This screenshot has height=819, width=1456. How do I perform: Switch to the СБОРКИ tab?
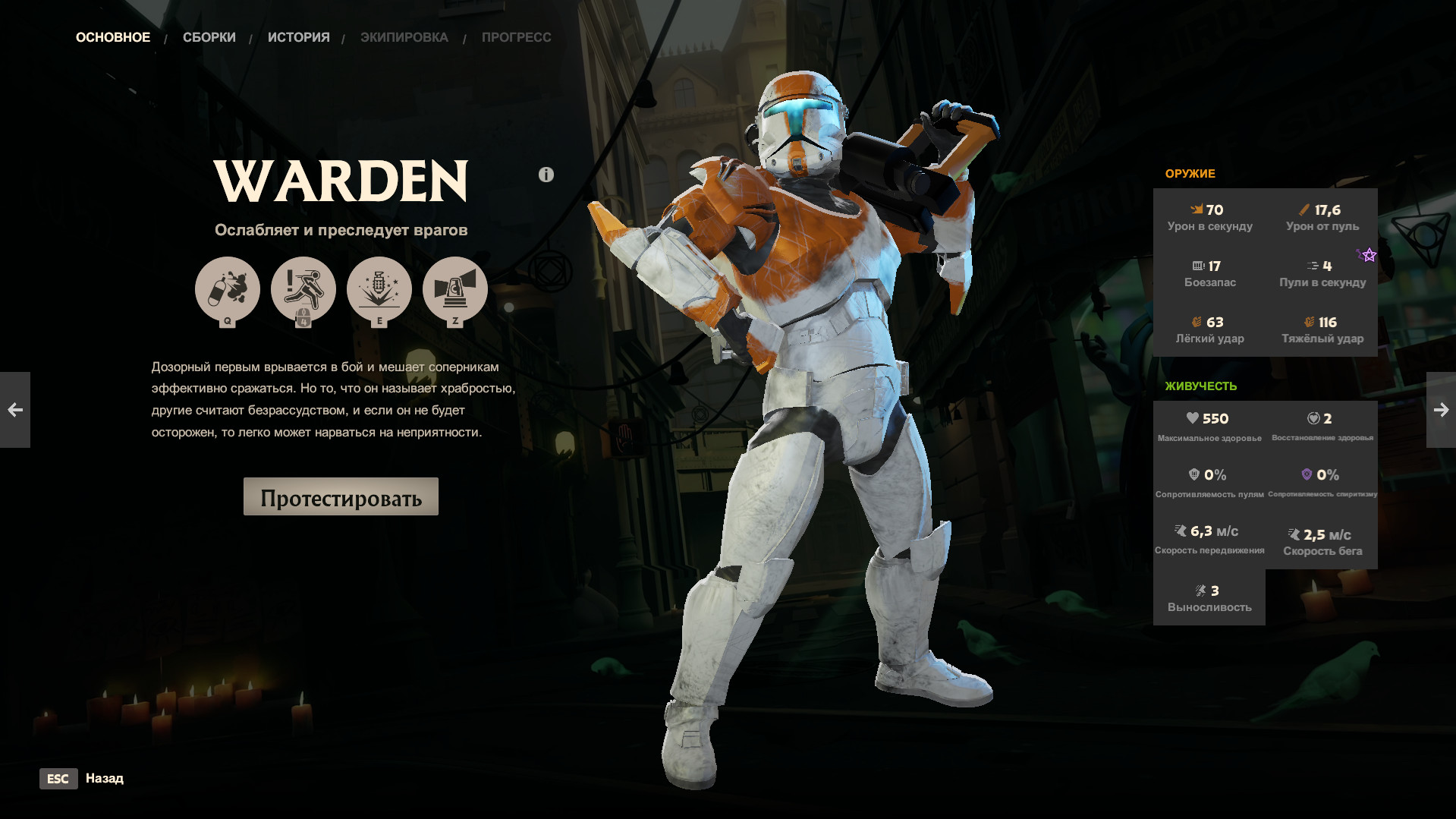pos(208,36)
